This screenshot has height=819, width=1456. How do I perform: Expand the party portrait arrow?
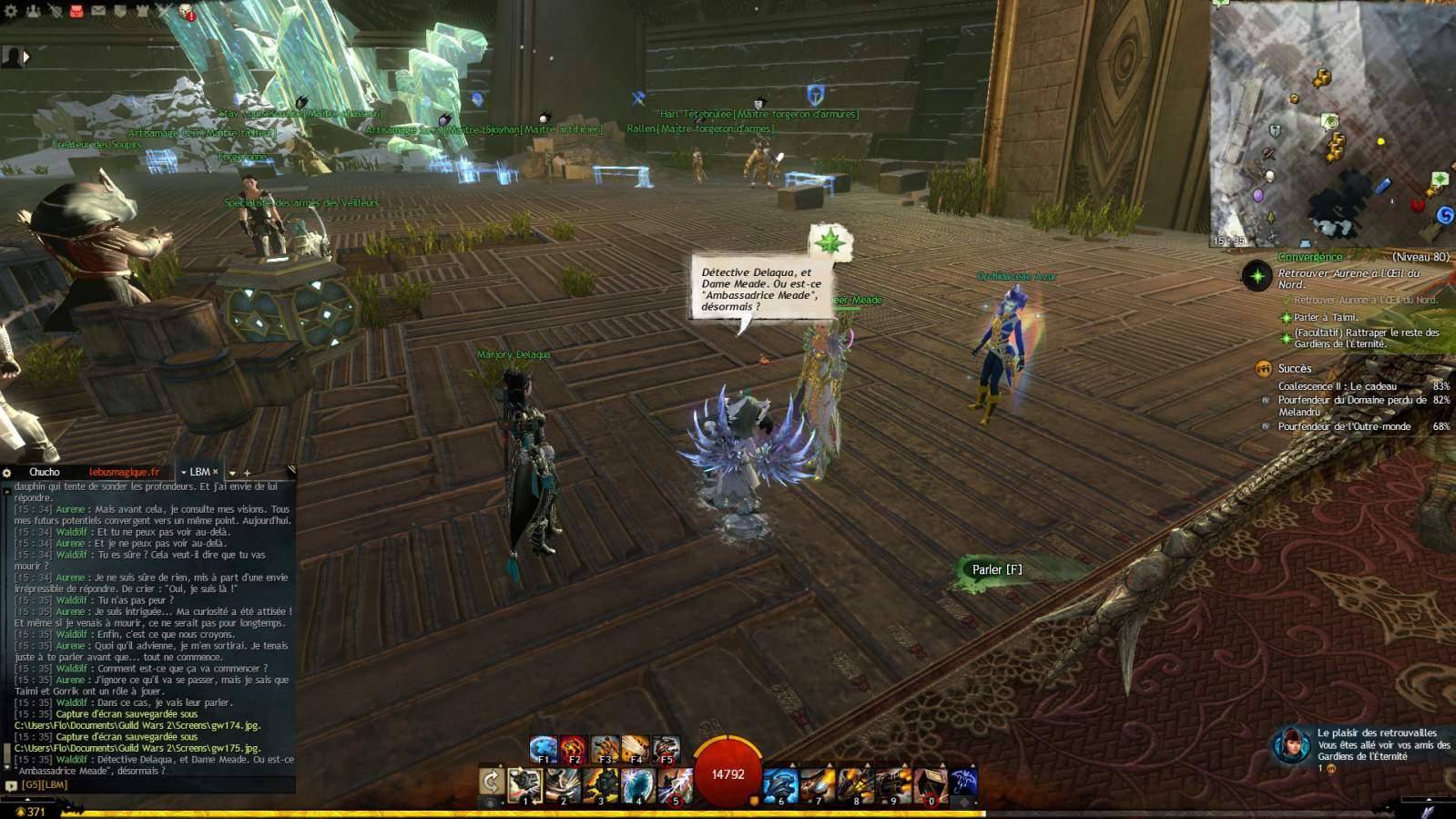tap(25, 56)
